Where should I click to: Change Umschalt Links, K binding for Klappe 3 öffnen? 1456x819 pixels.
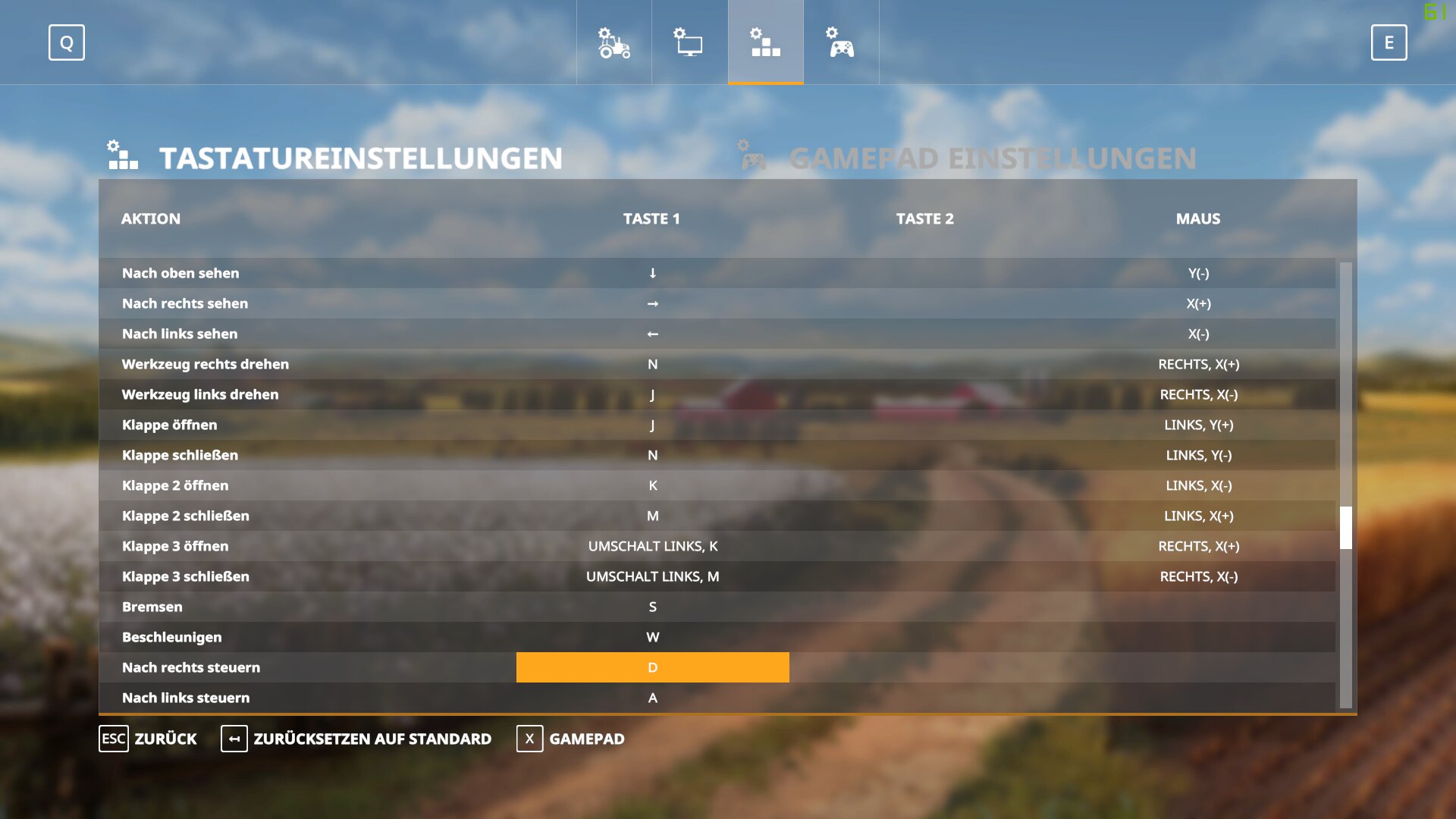coord(652,546)
